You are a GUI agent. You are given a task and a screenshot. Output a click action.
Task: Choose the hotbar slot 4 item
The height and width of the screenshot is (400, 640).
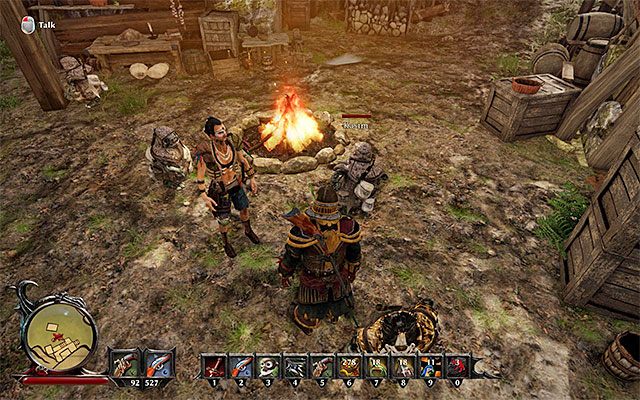coord(295,366)
